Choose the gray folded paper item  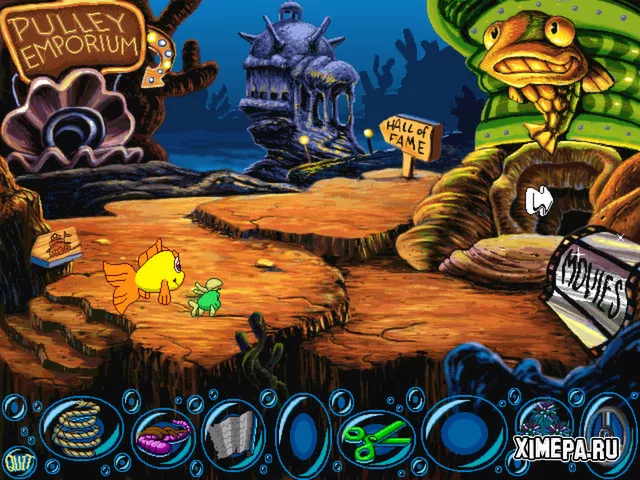(232, 434)
